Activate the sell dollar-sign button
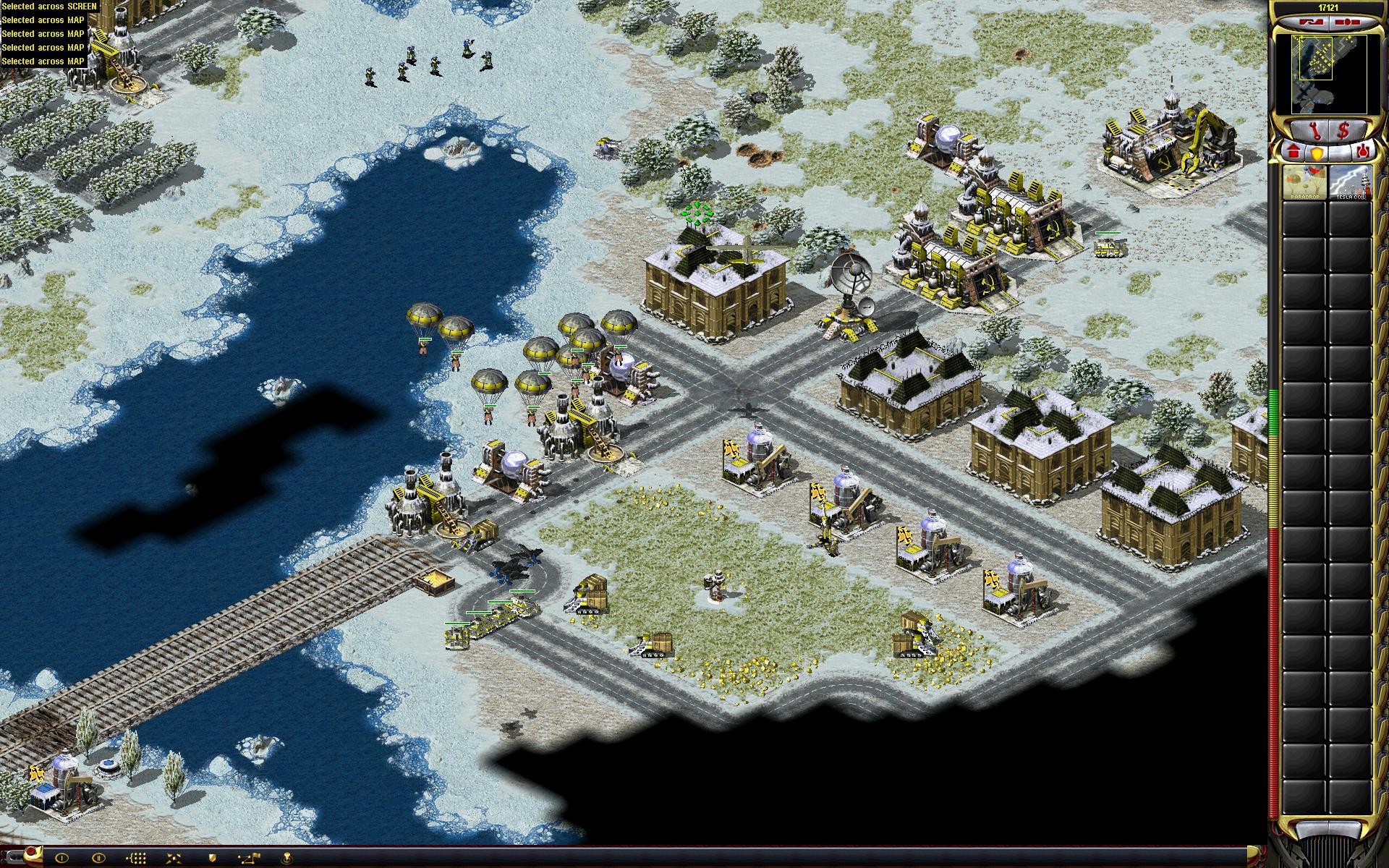The image size is (1389, 868). (x=1343, y=131)
